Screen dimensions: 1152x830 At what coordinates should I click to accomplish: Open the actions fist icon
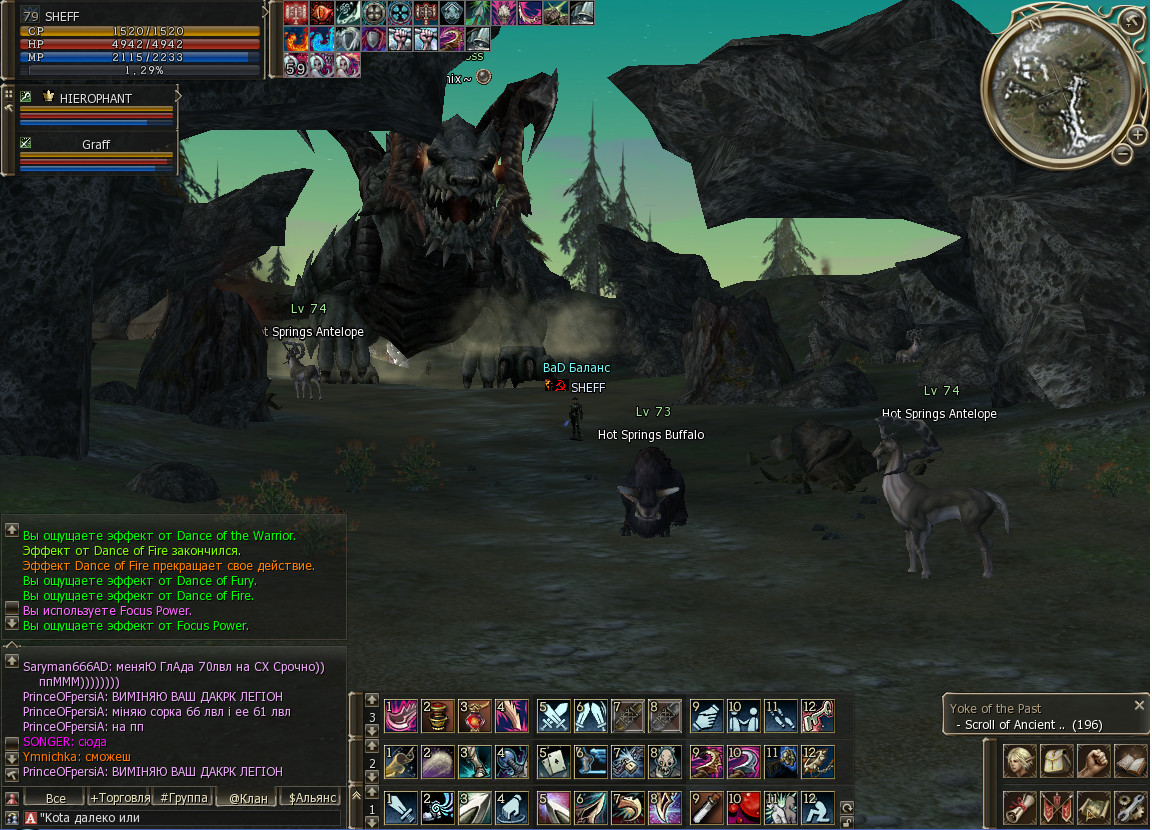(x=1094, y=762)
